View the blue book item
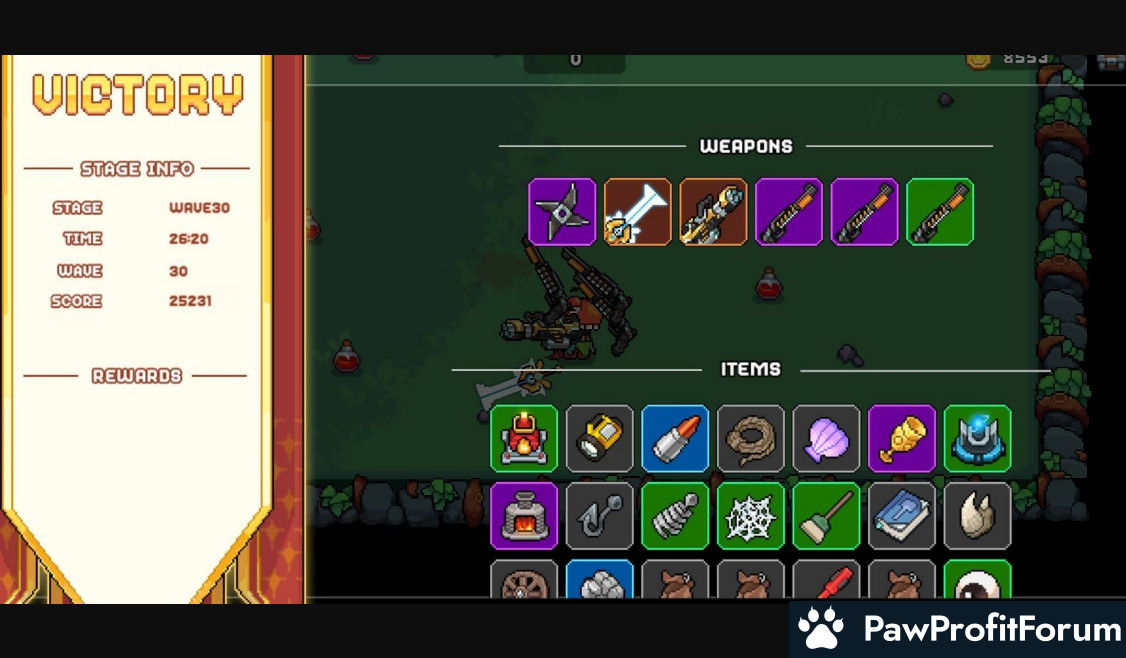The width and height of the screenshot is (1126, 658). pyautogui.click(x=902, y=516)
